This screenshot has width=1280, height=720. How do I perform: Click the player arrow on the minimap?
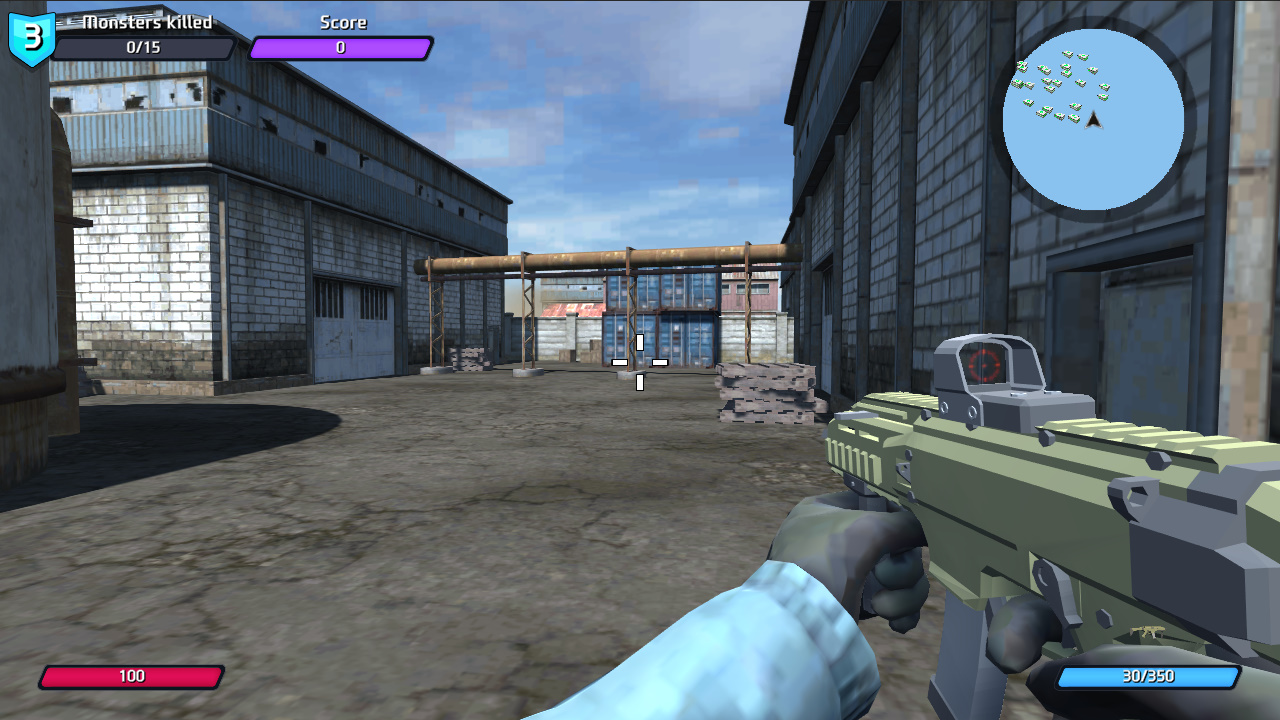(1092, 122)
